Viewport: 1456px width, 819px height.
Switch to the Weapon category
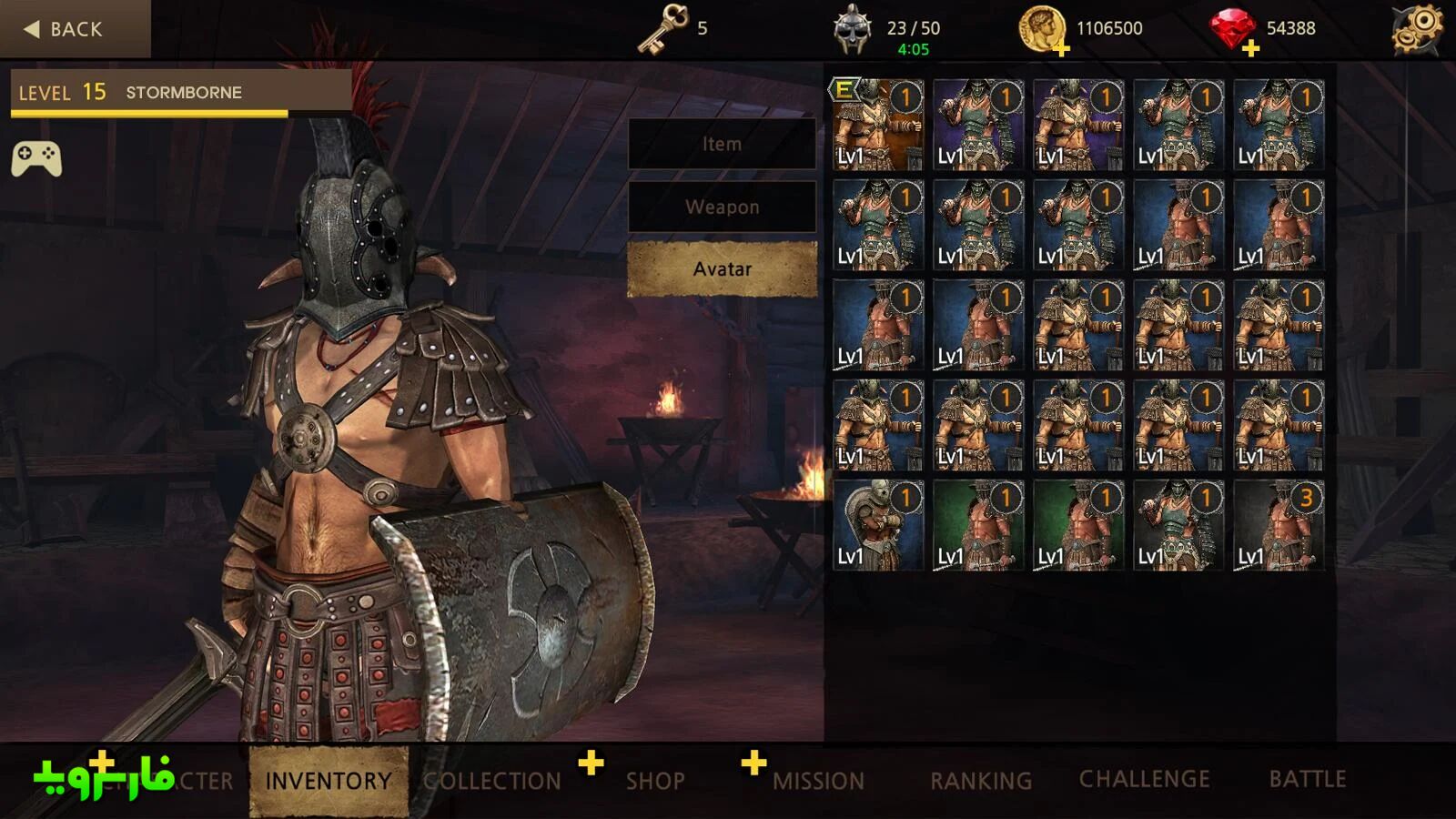722,207
